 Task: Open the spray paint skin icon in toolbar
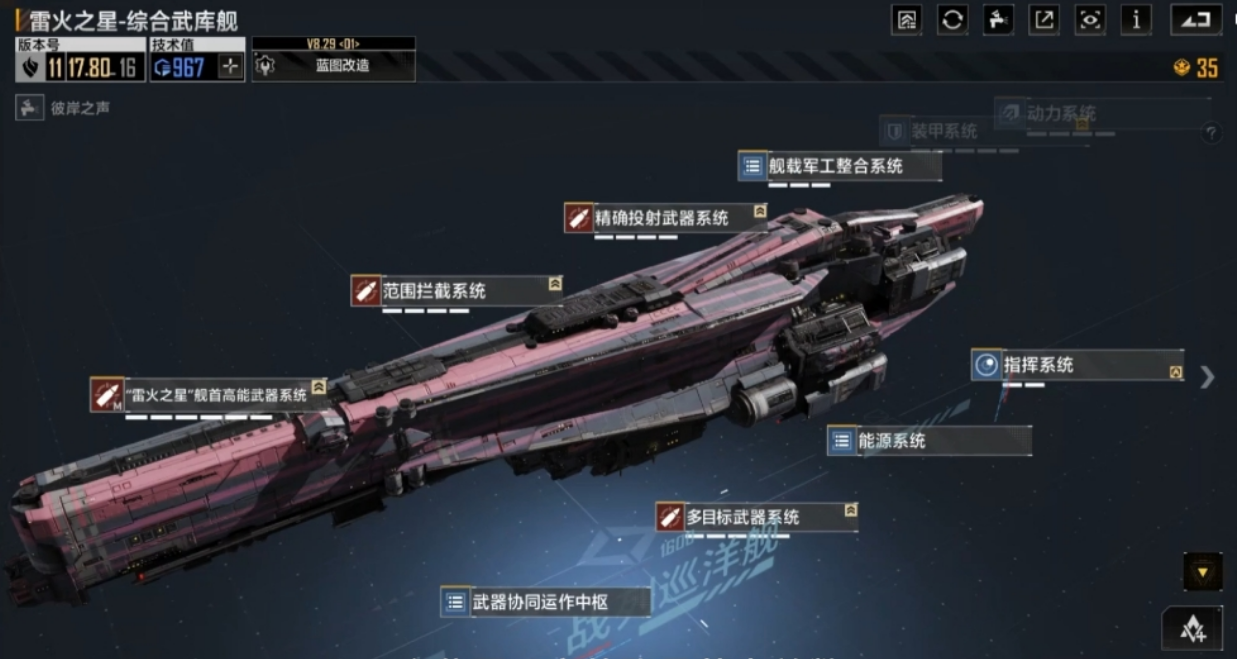(x=998, y=20)
